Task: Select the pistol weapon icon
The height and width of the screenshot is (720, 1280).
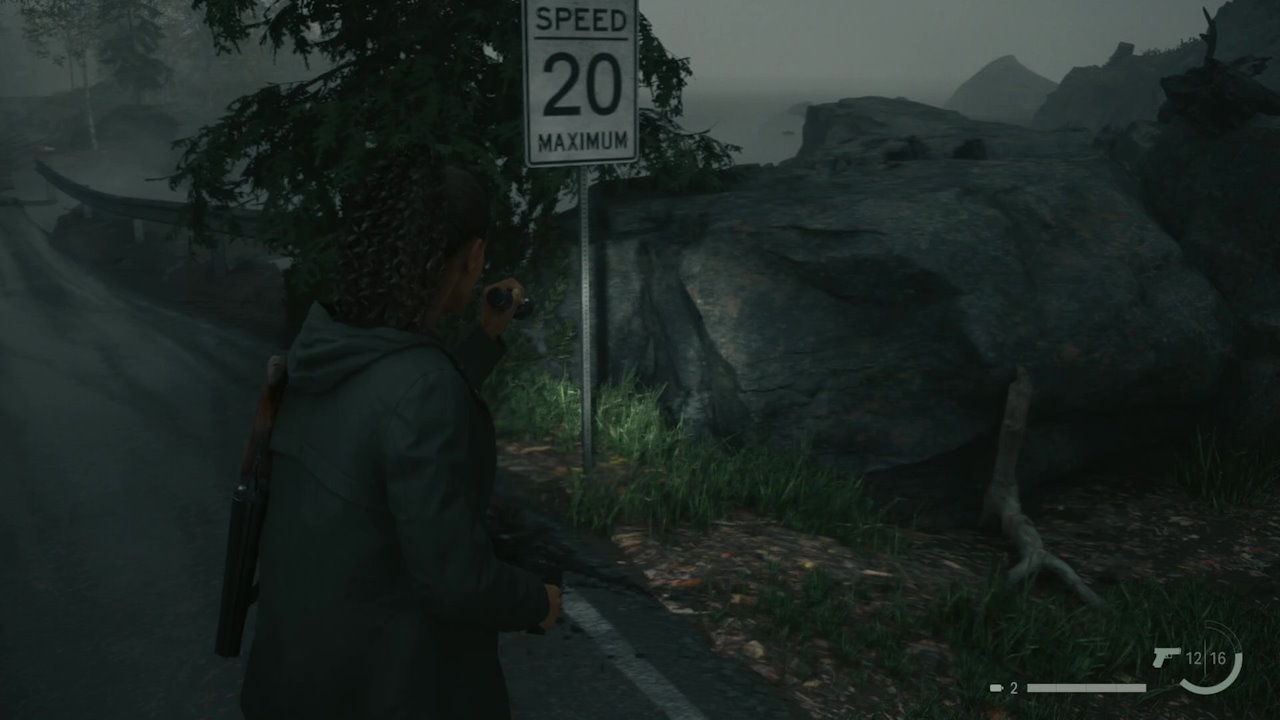Action: click(x=1166, y=658)
